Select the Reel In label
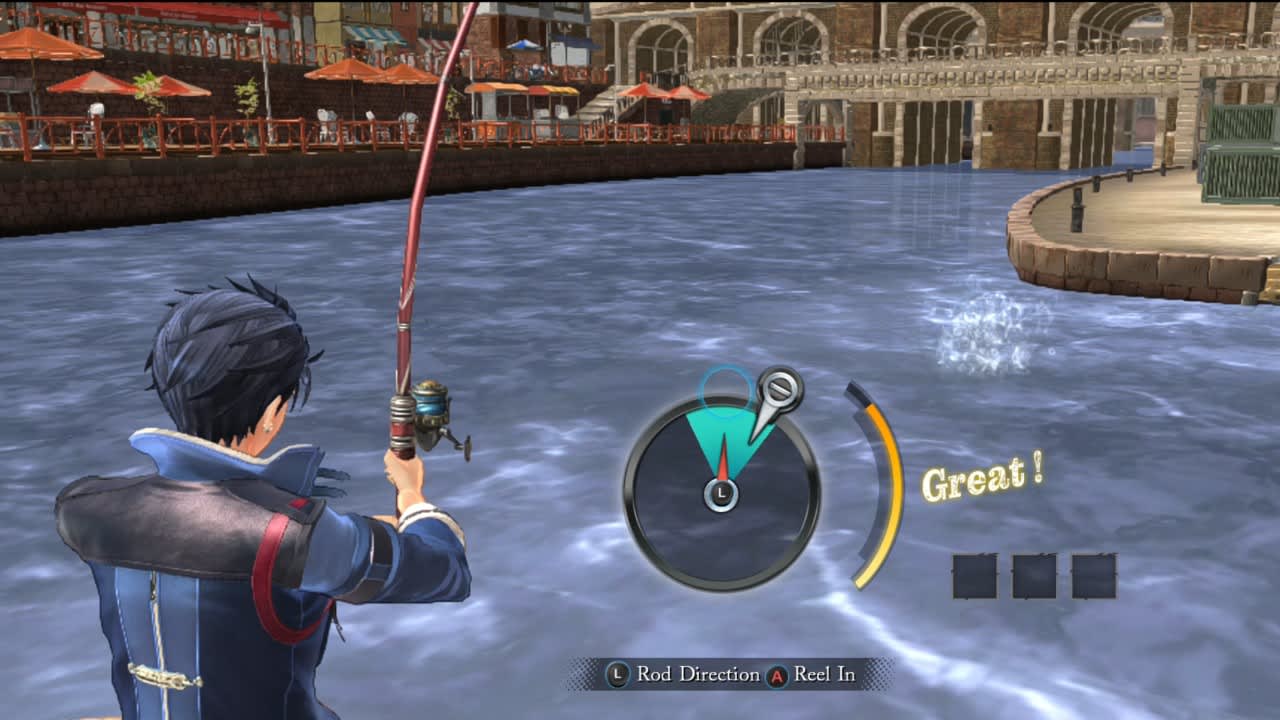The height and width of the screenshot is (720, 1280). tap(822, 675)
